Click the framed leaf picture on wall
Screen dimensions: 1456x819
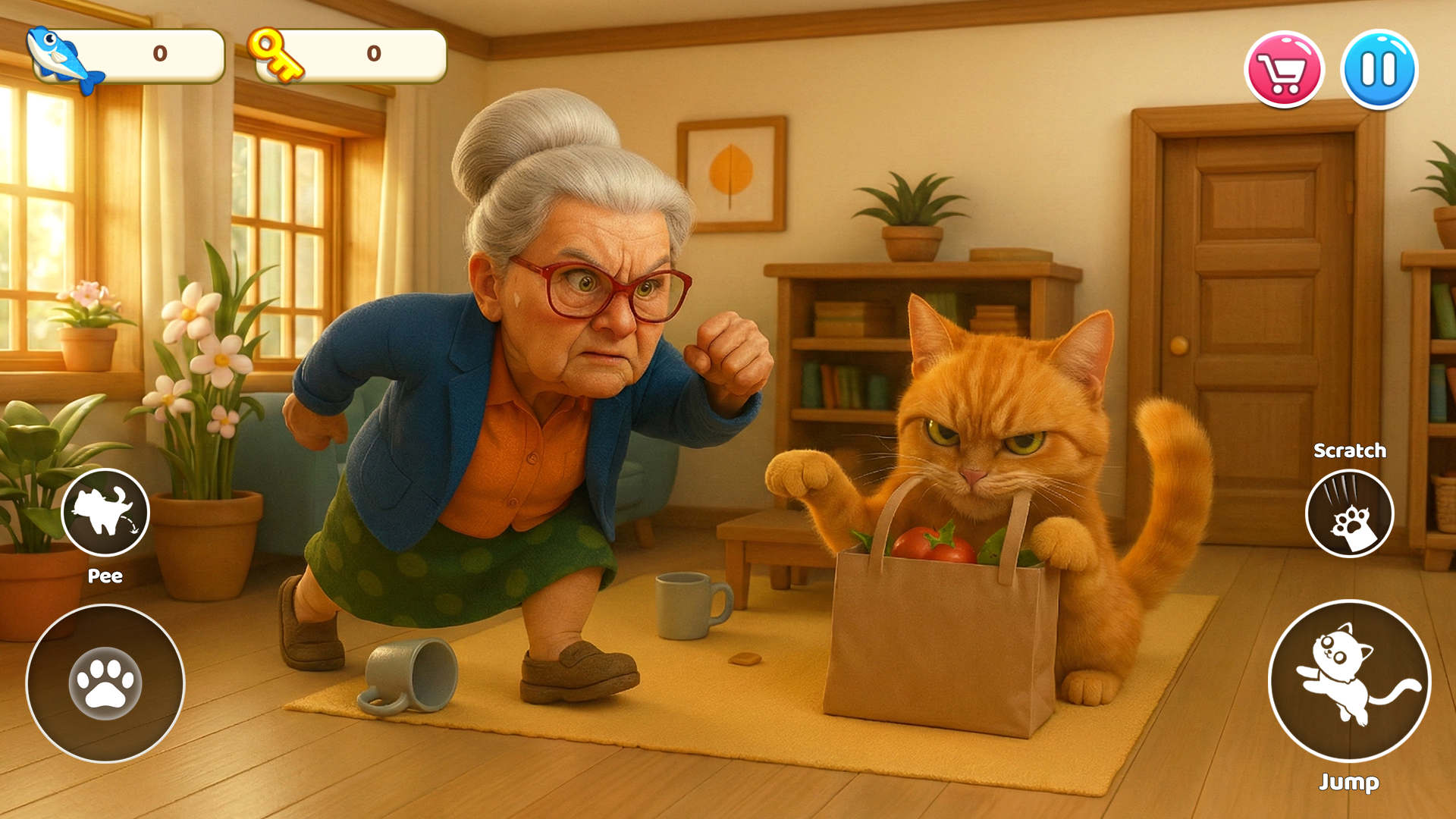(732, 174)
